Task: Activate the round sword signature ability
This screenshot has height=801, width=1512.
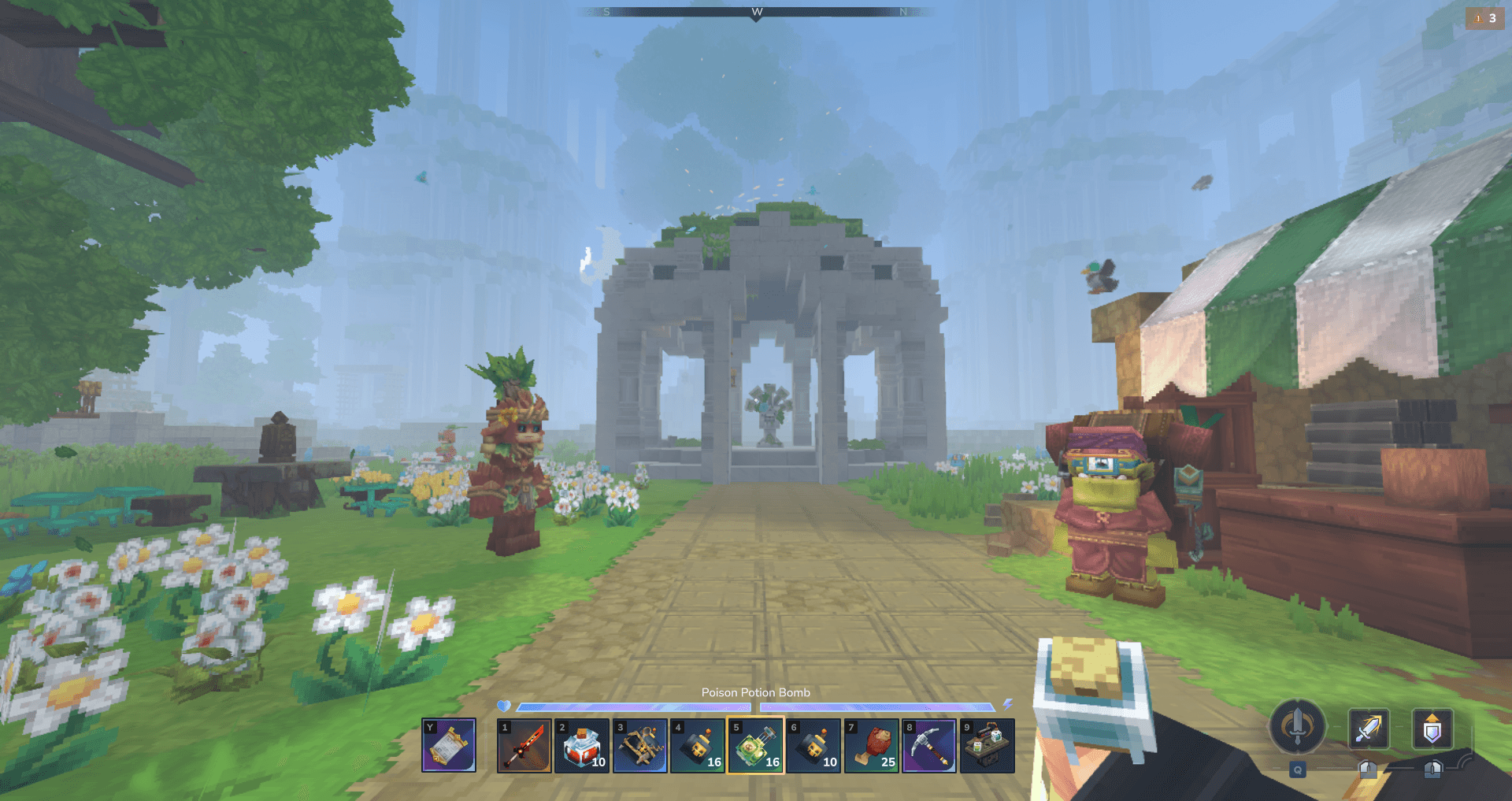Action: [x=1297, y=727]
